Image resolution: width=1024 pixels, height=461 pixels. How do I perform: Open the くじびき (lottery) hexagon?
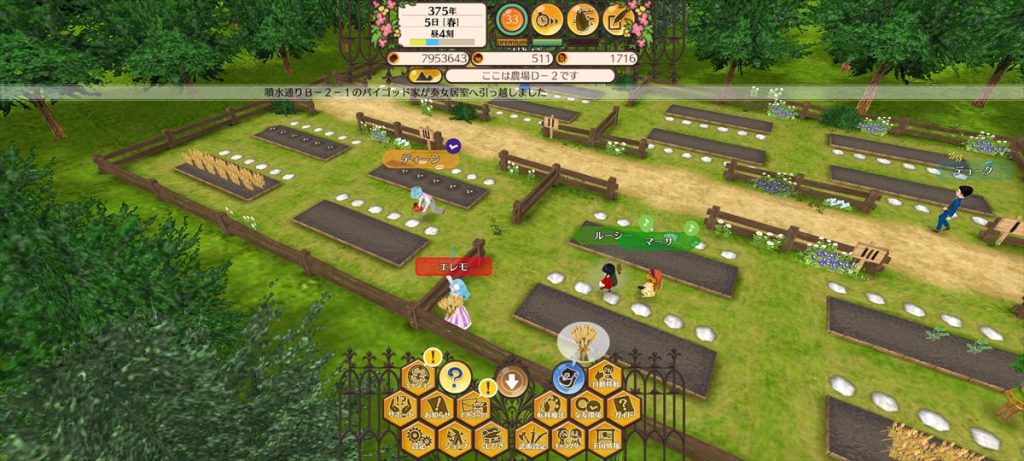pos(491,438)
